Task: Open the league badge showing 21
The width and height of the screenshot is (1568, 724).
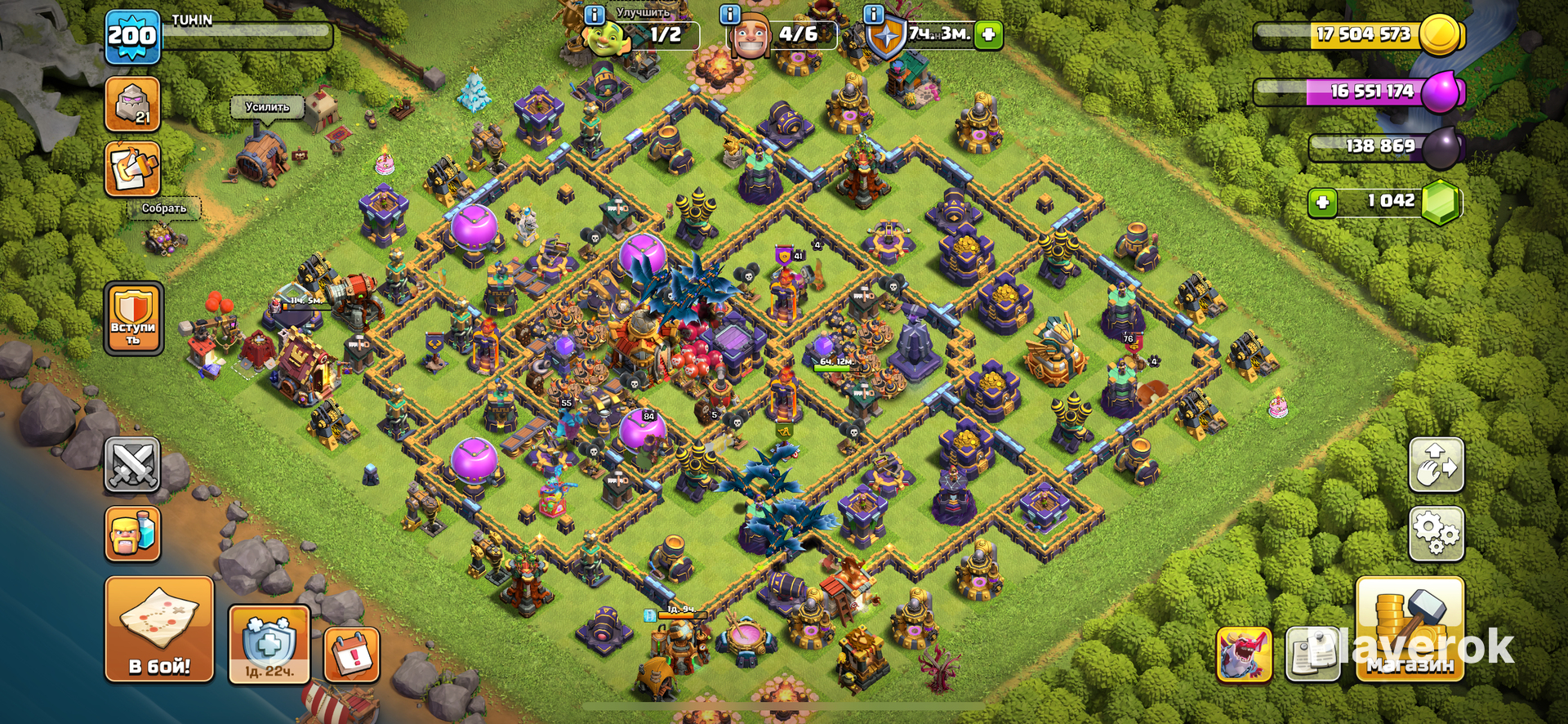Action: (x=132, y=104)
